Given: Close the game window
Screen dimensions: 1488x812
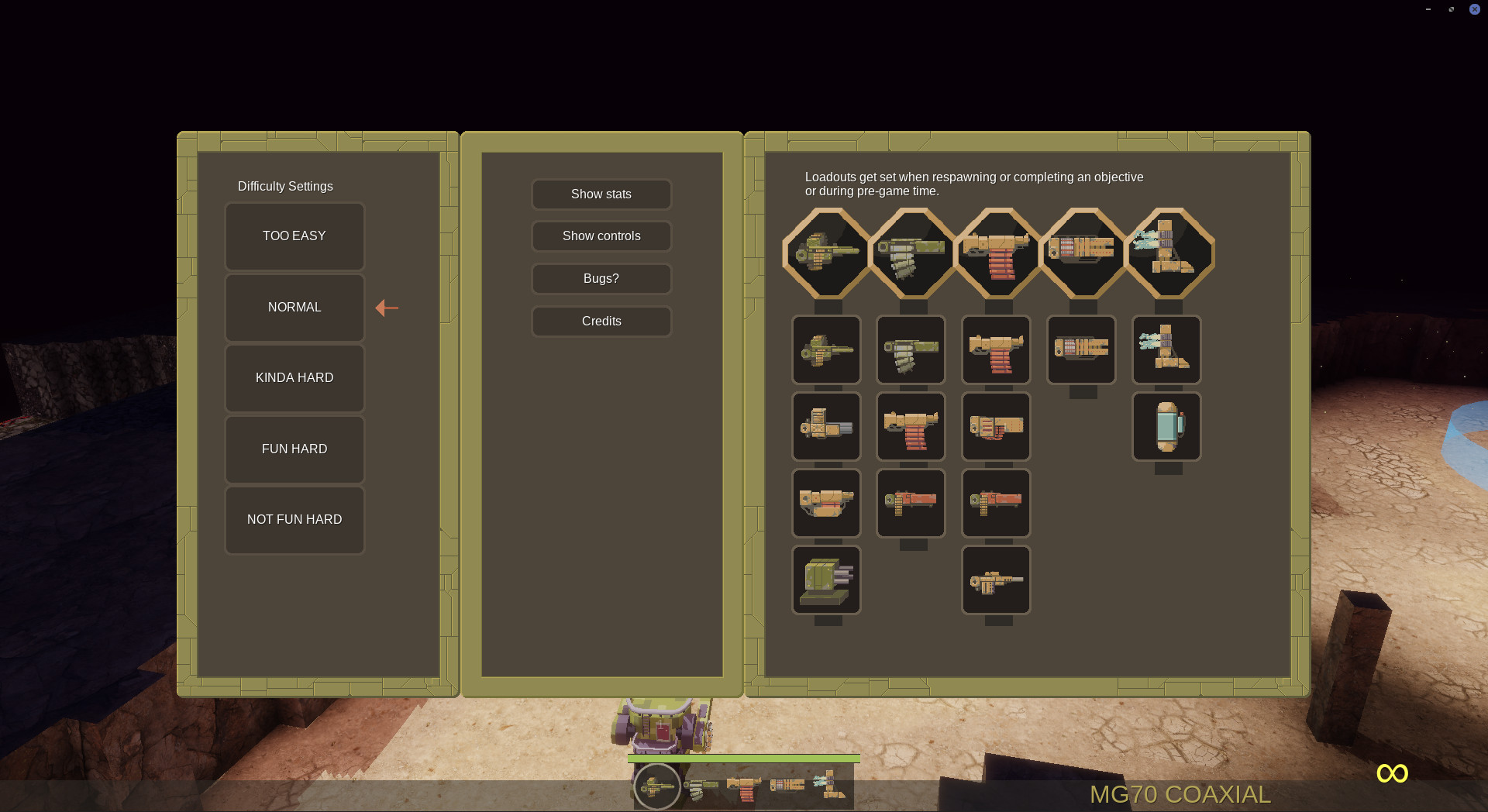Looking at the screenshot, I should tap(1475, 9).
